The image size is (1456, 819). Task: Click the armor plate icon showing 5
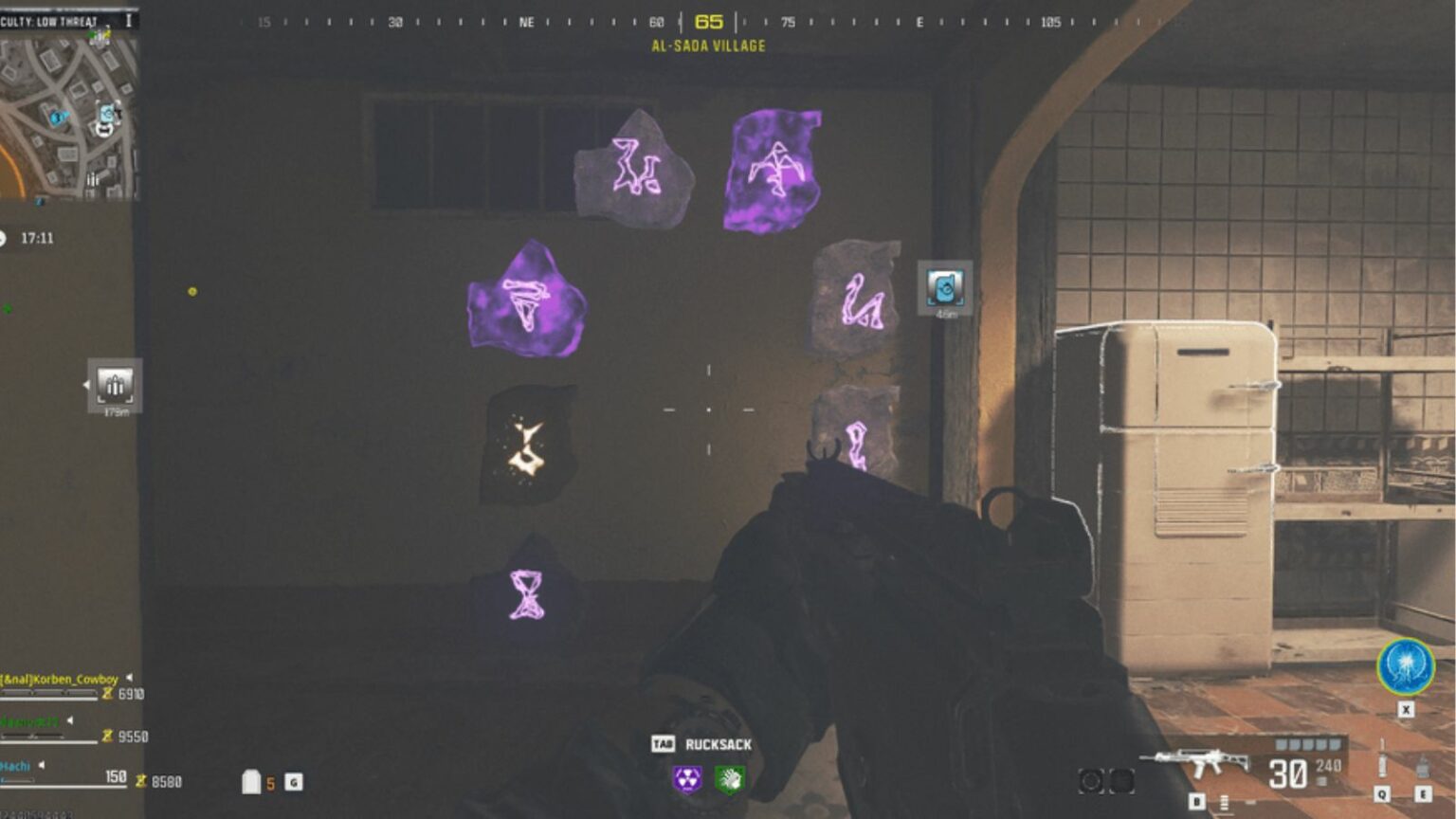pyautogui.click(x=250, y=783)
